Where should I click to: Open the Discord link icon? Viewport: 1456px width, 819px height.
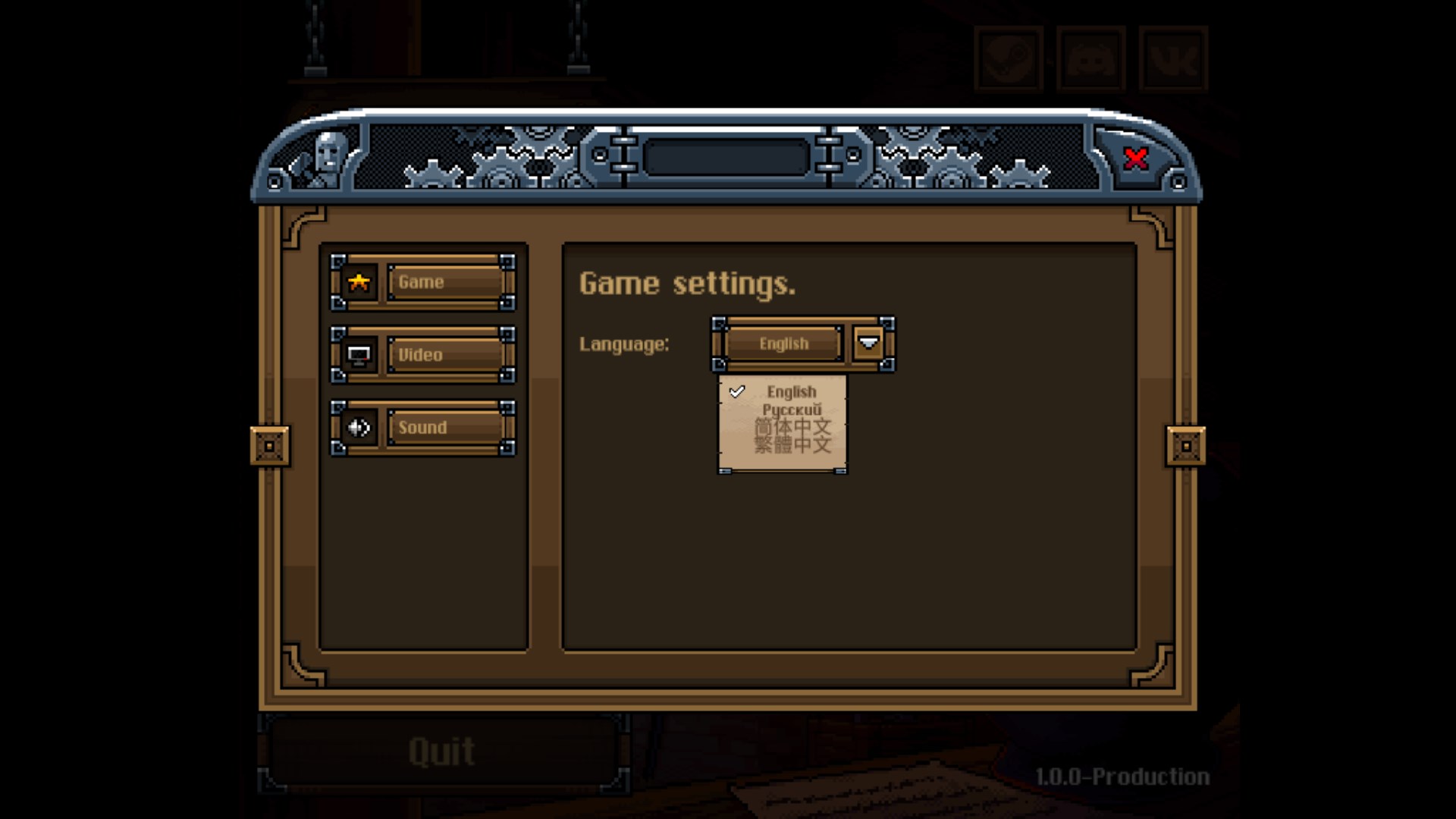point(1091,58)
